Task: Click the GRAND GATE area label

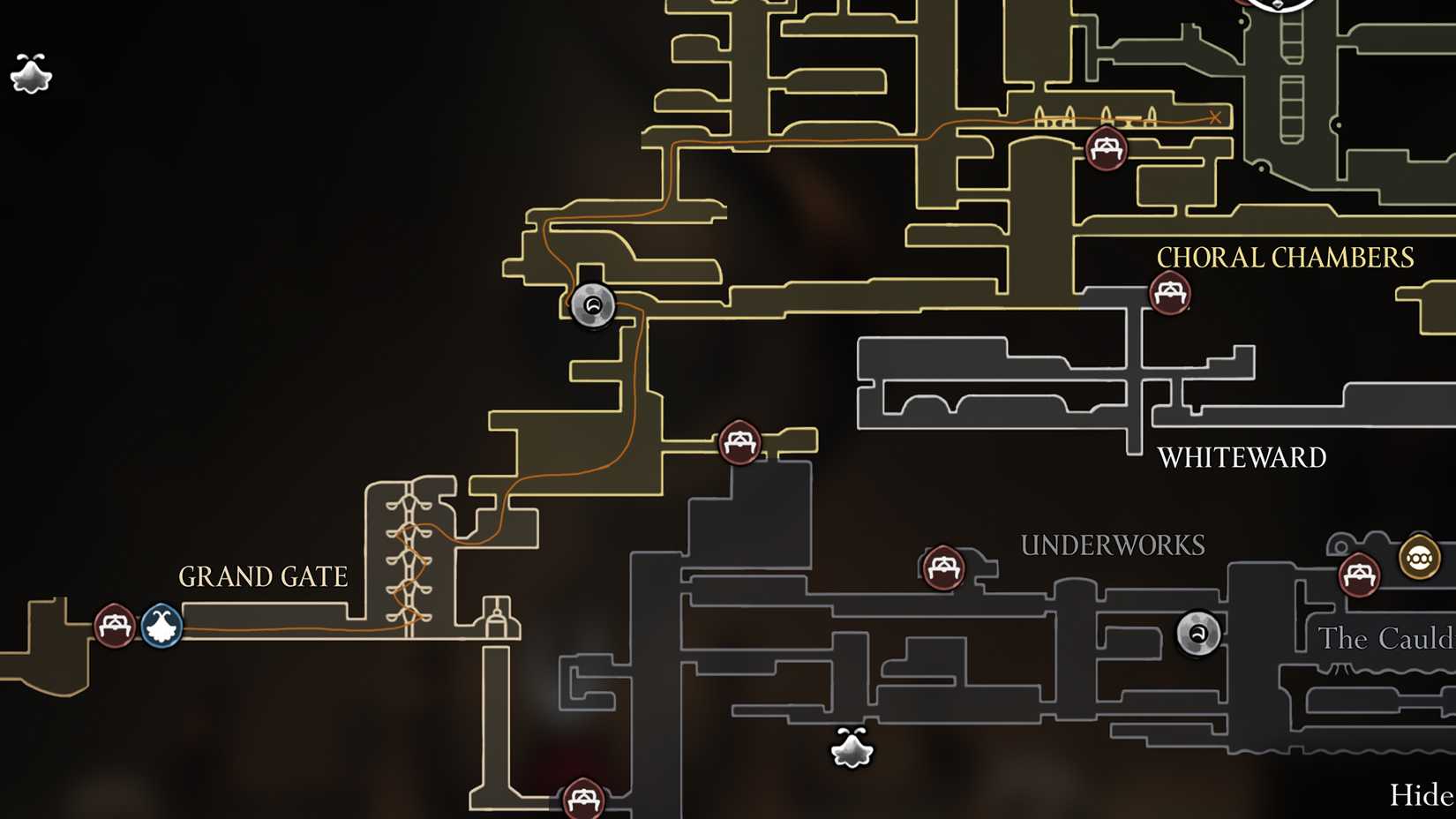Action: coord(262,577)
